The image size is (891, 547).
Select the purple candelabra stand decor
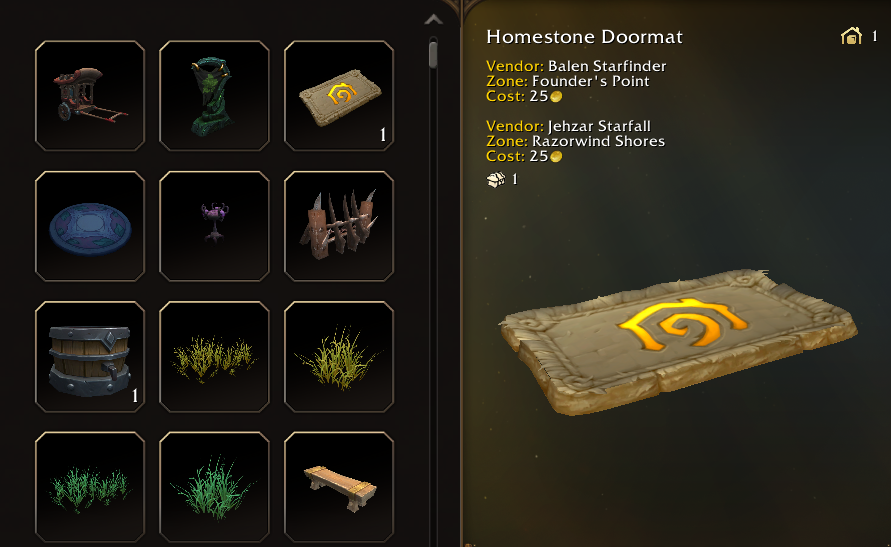(214, 226)
